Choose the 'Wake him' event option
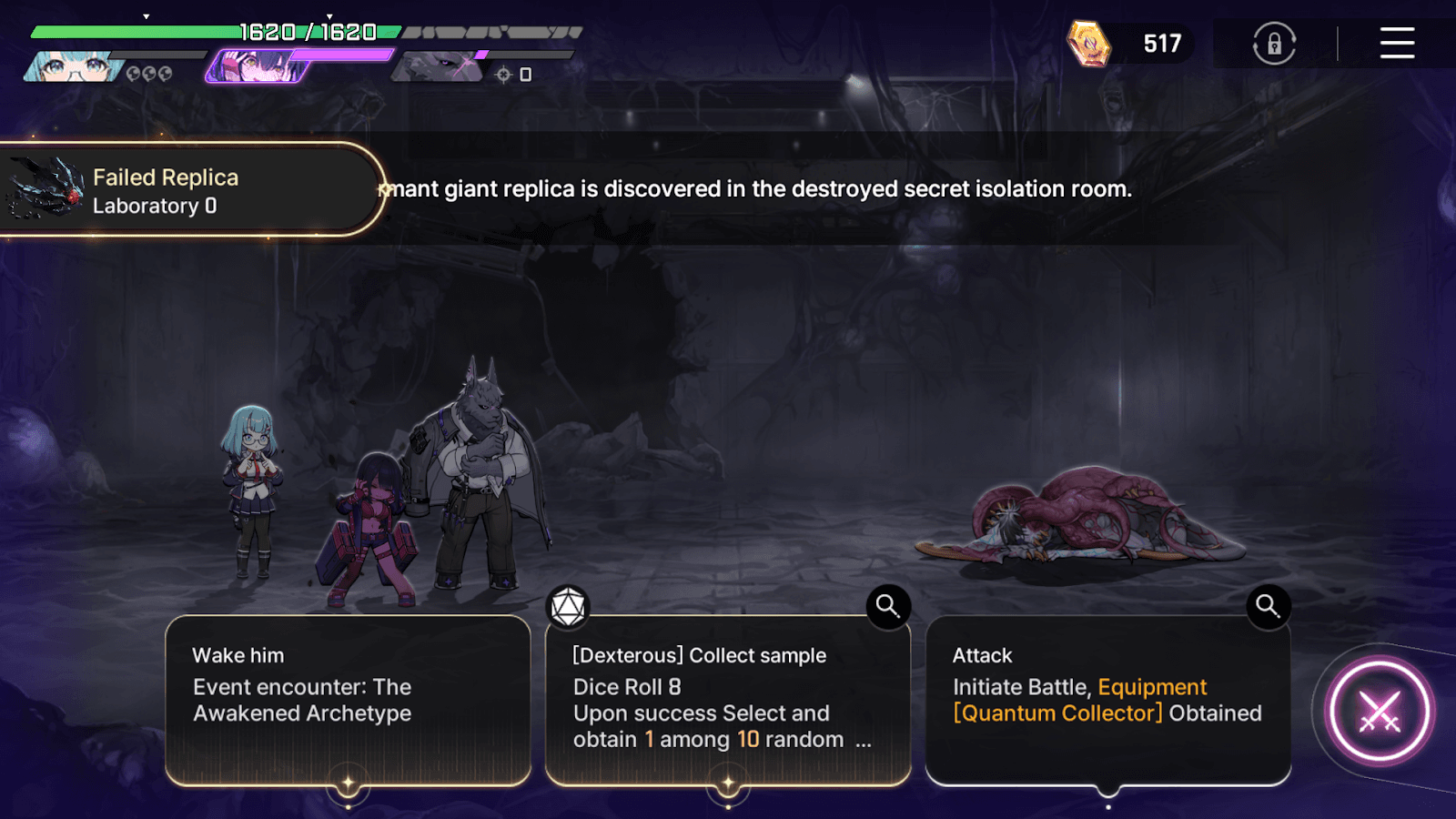Image resolution: width=1456 pixels, height=819 pixels. click(348, 699)
